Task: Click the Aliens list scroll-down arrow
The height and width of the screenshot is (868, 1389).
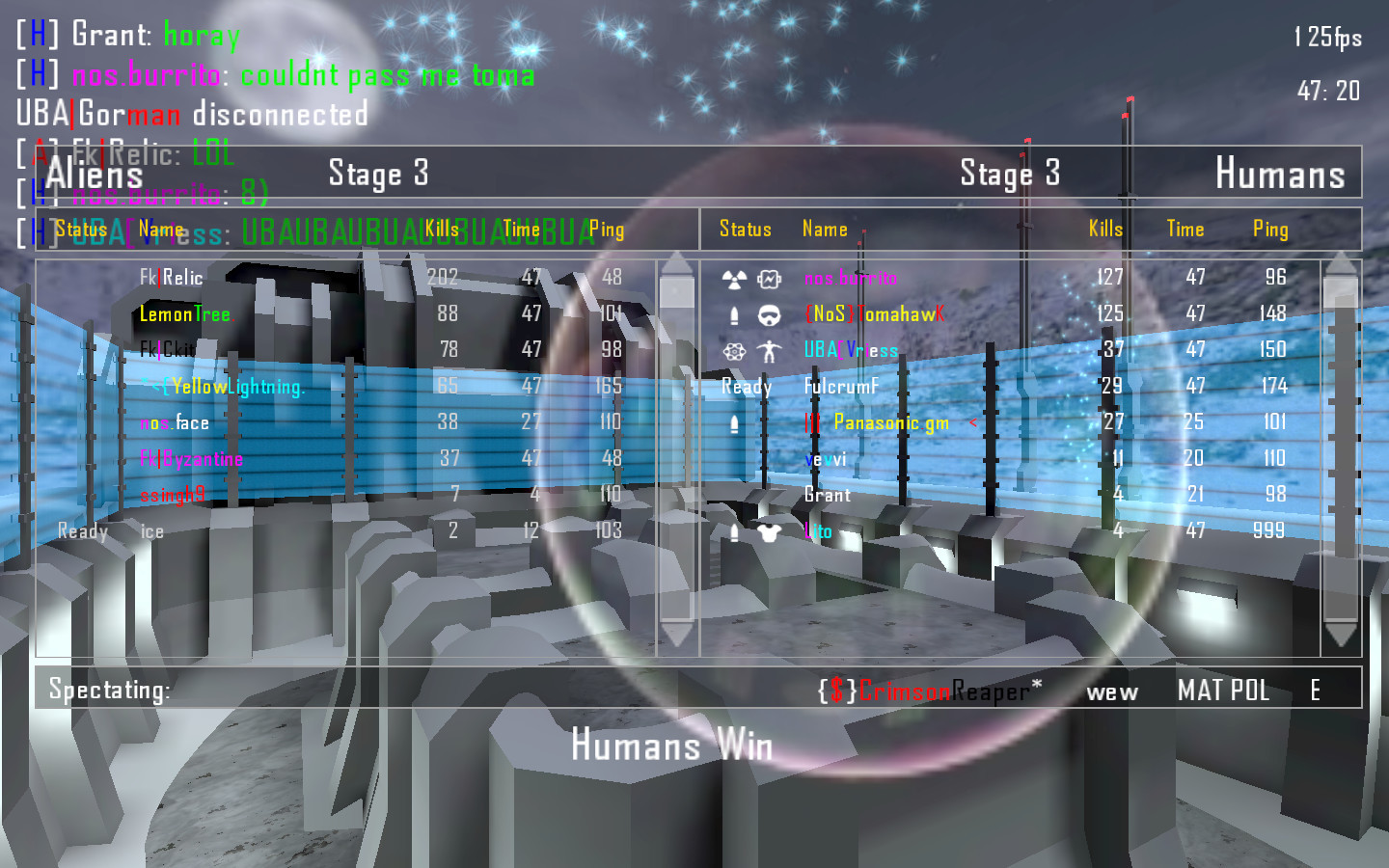Action: click(x=677, y=634)
